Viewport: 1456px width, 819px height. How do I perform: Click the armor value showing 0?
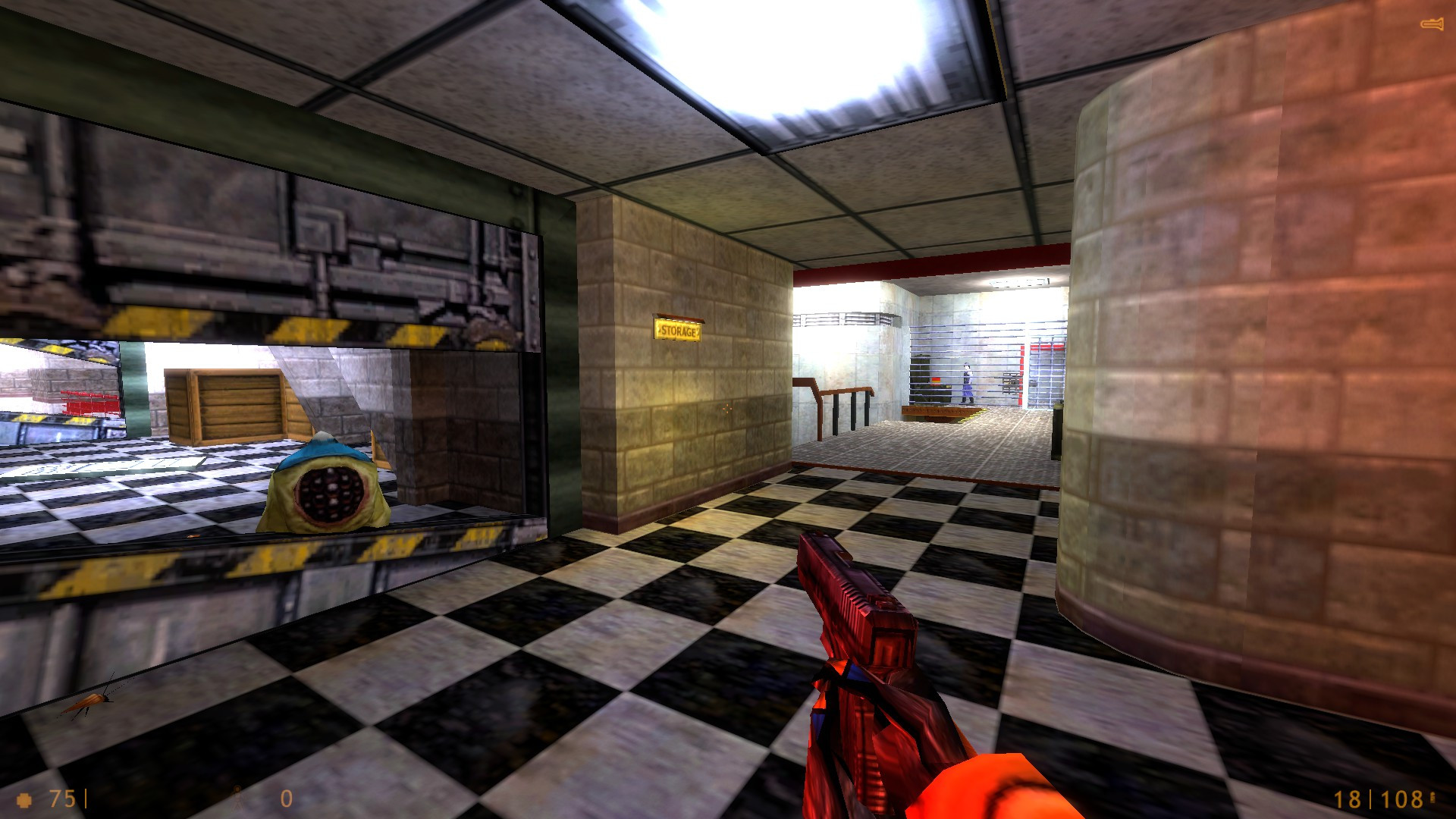point(286,799)
